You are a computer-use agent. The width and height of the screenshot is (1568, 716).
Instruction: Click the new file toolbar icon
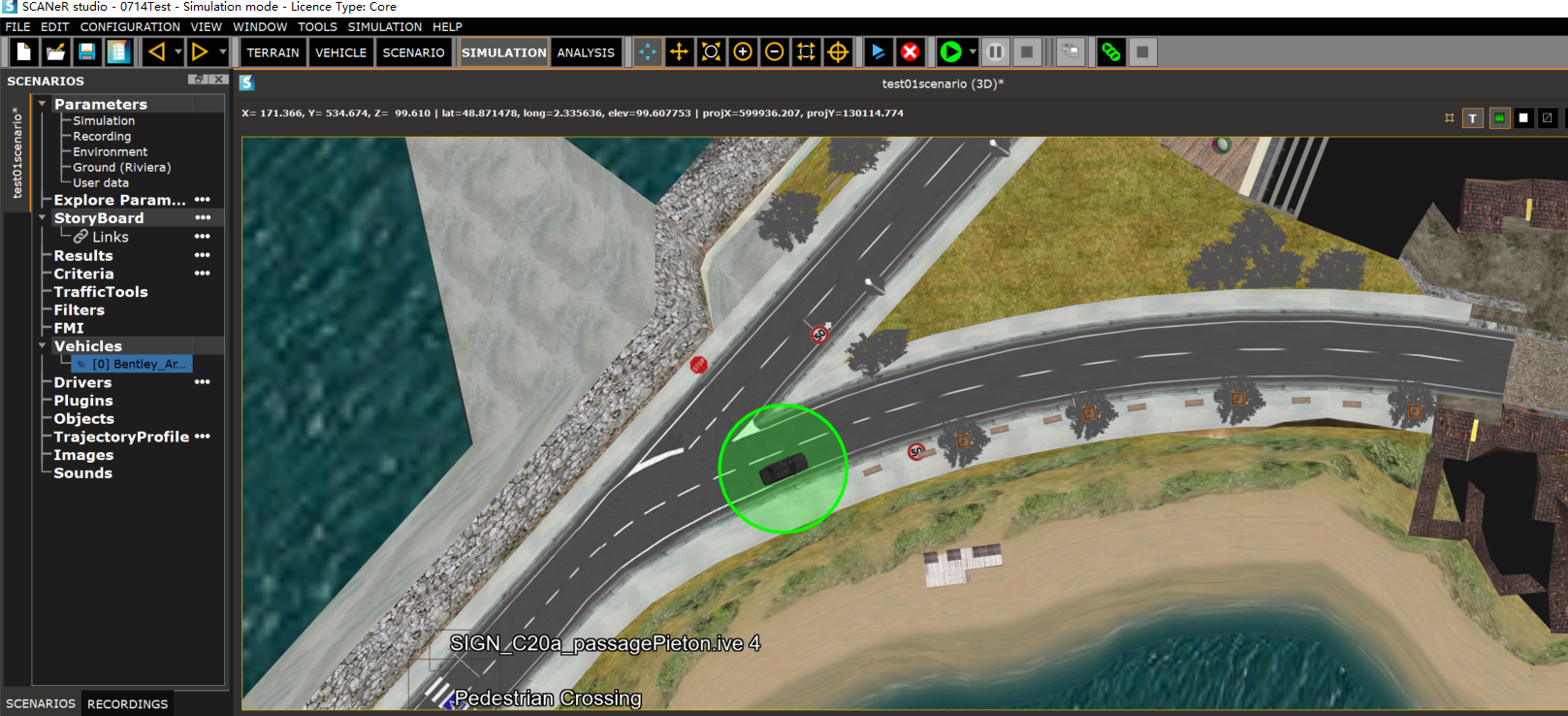coord(24,52)
